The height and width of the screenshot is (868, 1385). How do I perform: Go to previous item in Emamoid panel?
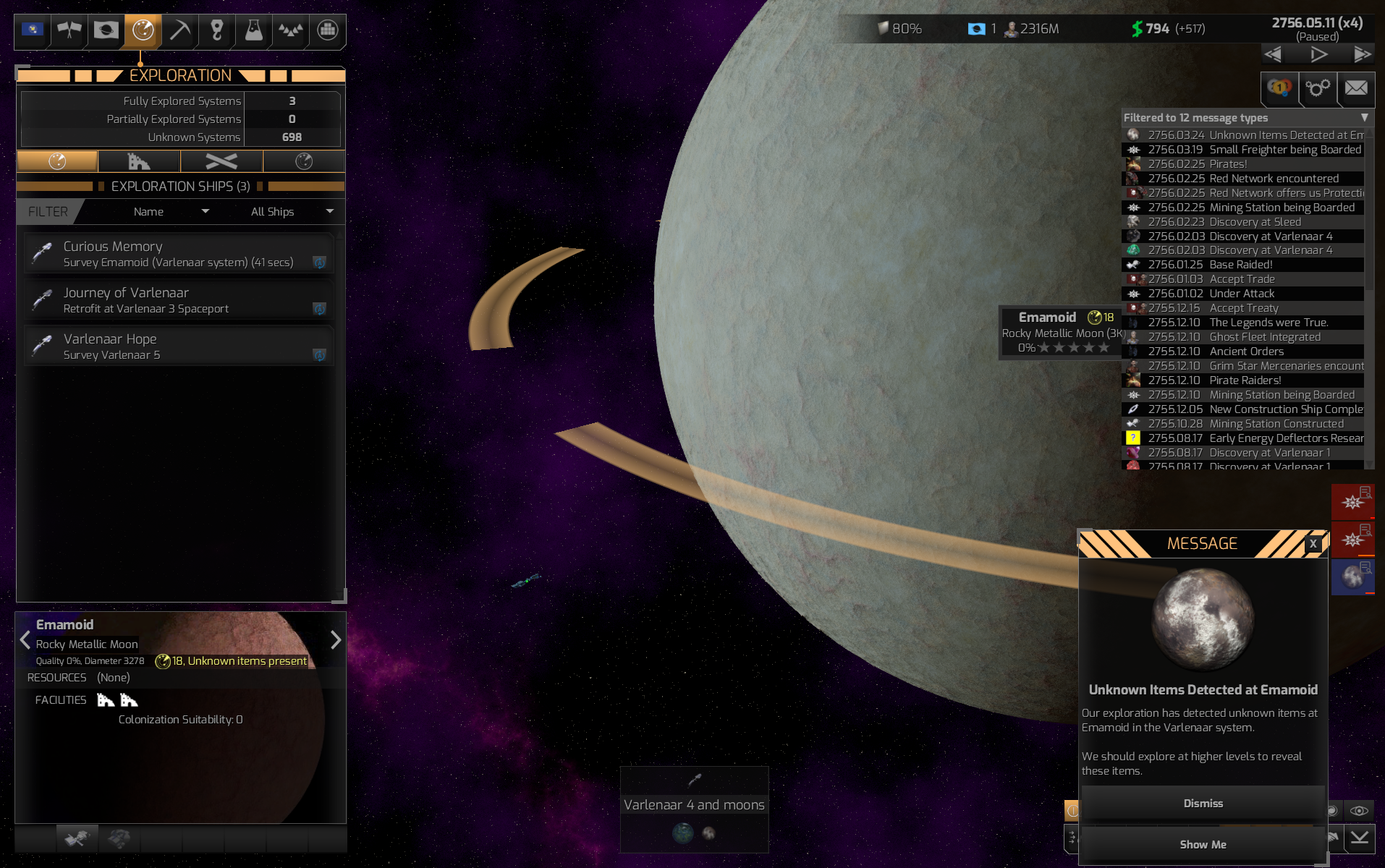point(25,640)
